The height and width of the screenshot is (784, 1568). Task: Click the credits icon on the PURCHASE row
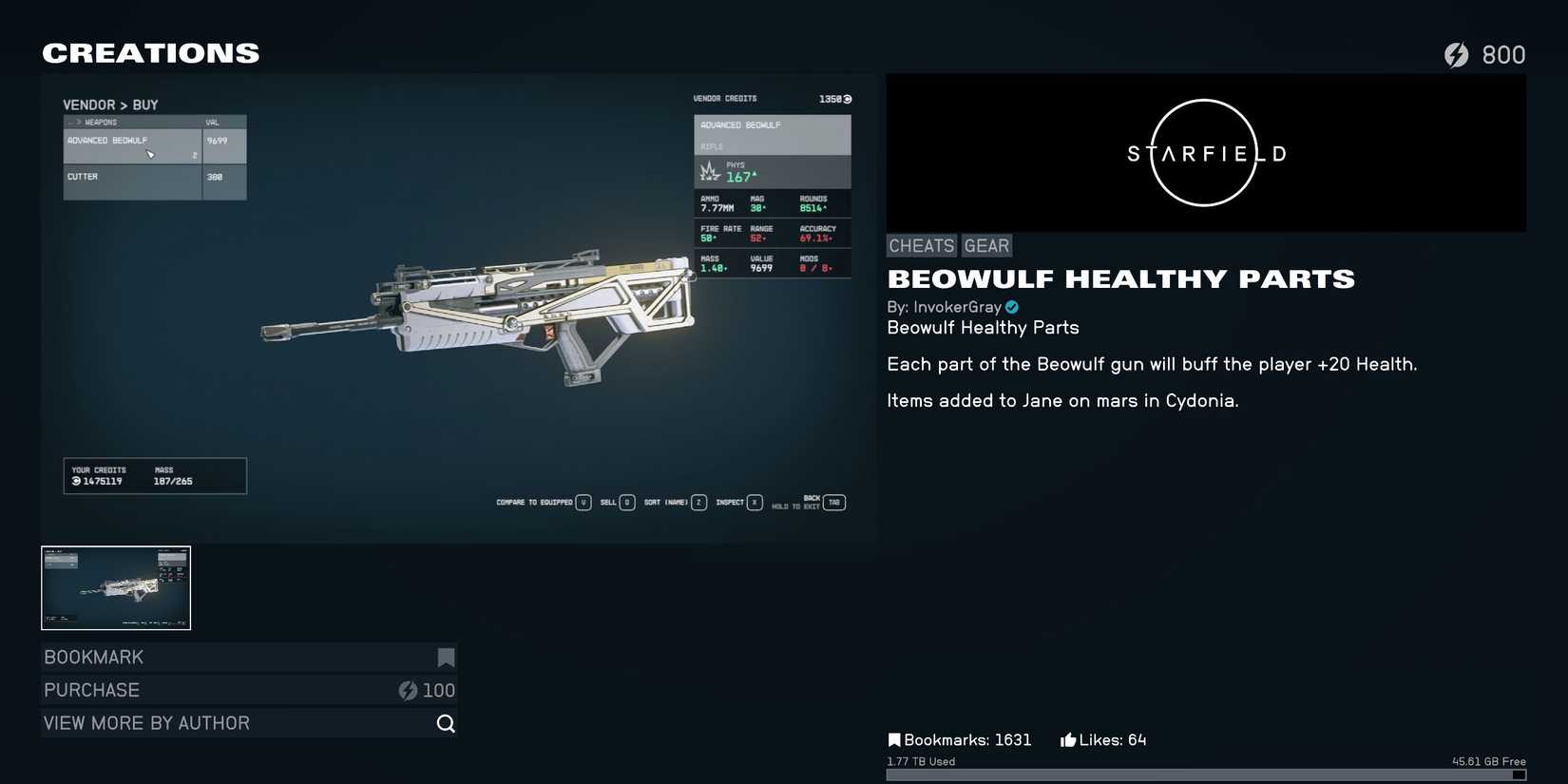(x=409, y=690)
